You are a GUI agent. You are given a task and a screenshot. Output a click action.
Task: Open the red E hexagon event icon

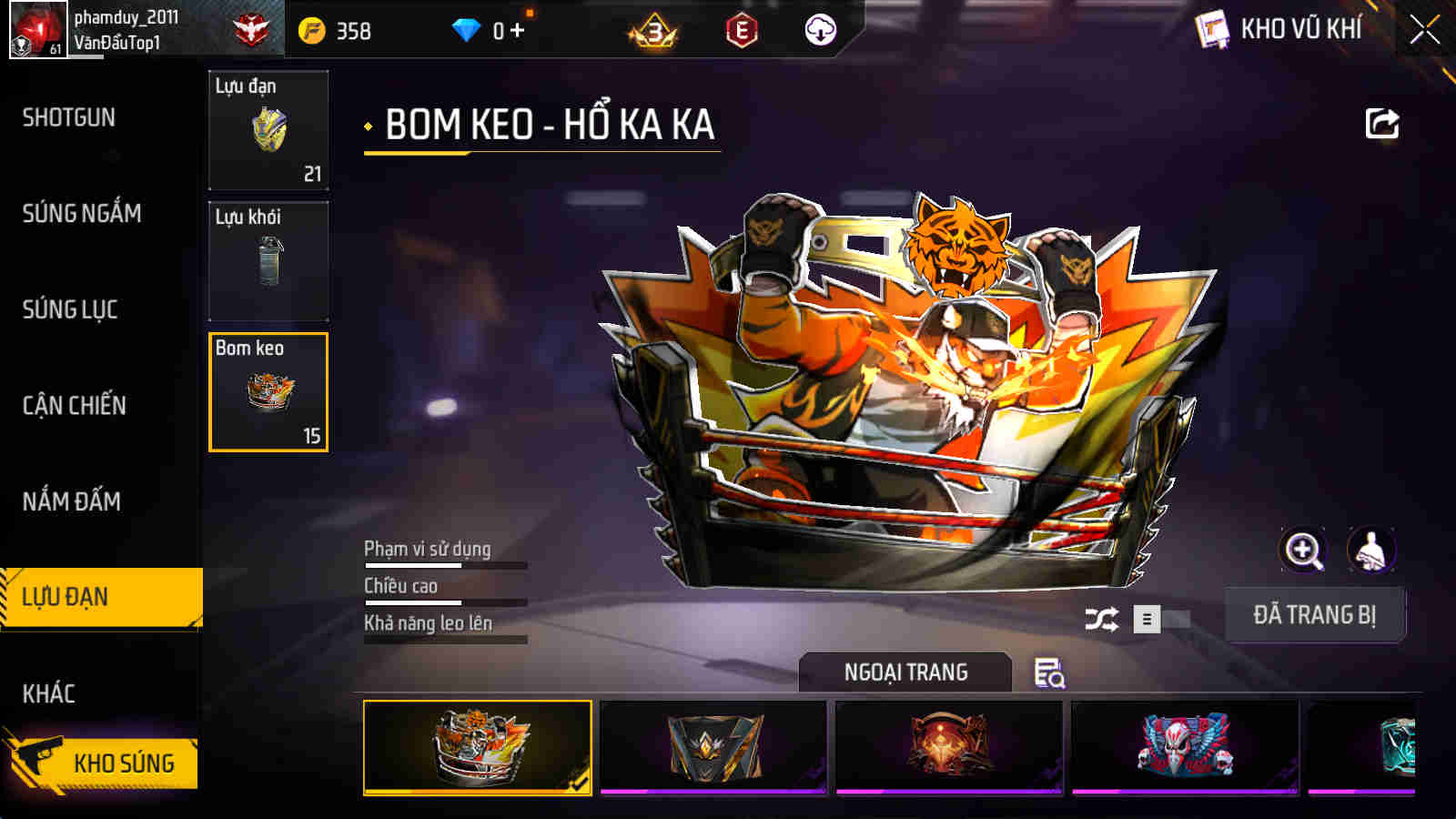click(x=739, y=29)
